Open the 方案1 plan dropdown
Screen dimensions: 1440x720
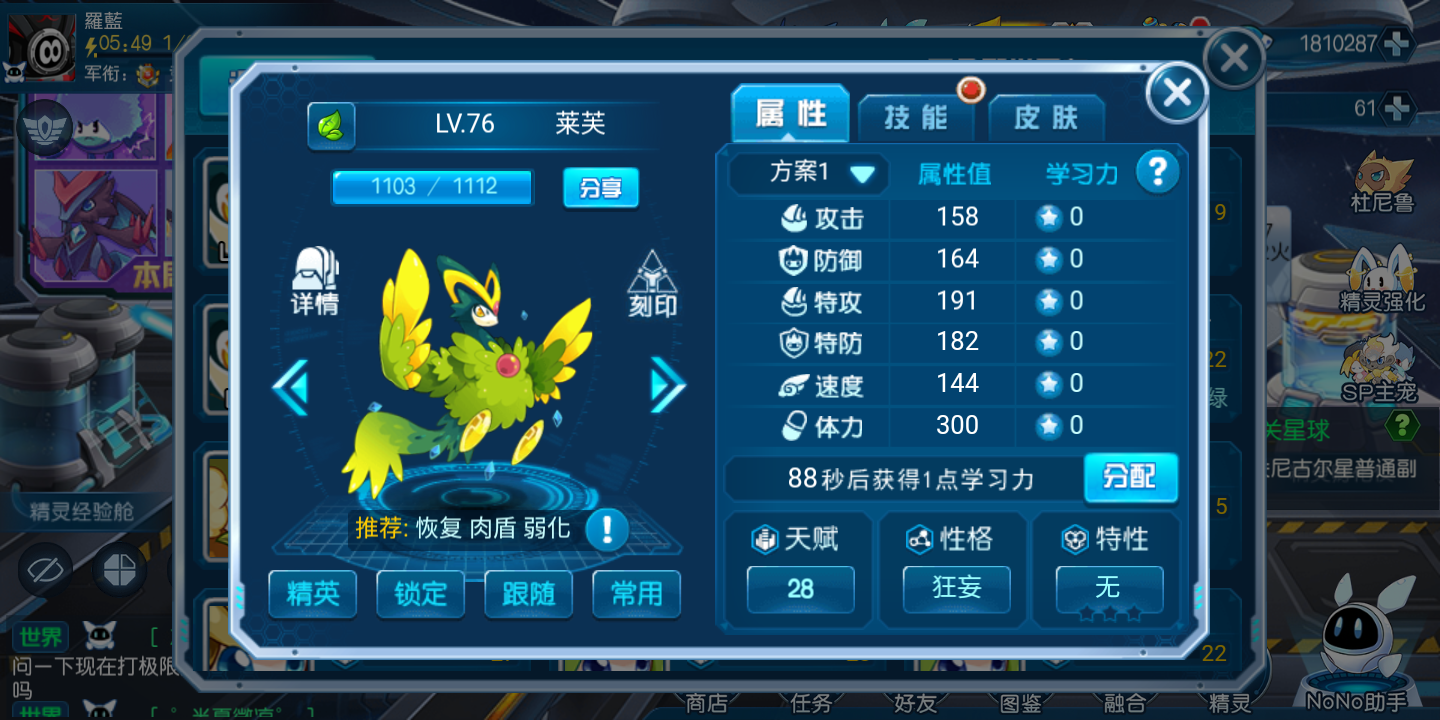tap(808, 173)
